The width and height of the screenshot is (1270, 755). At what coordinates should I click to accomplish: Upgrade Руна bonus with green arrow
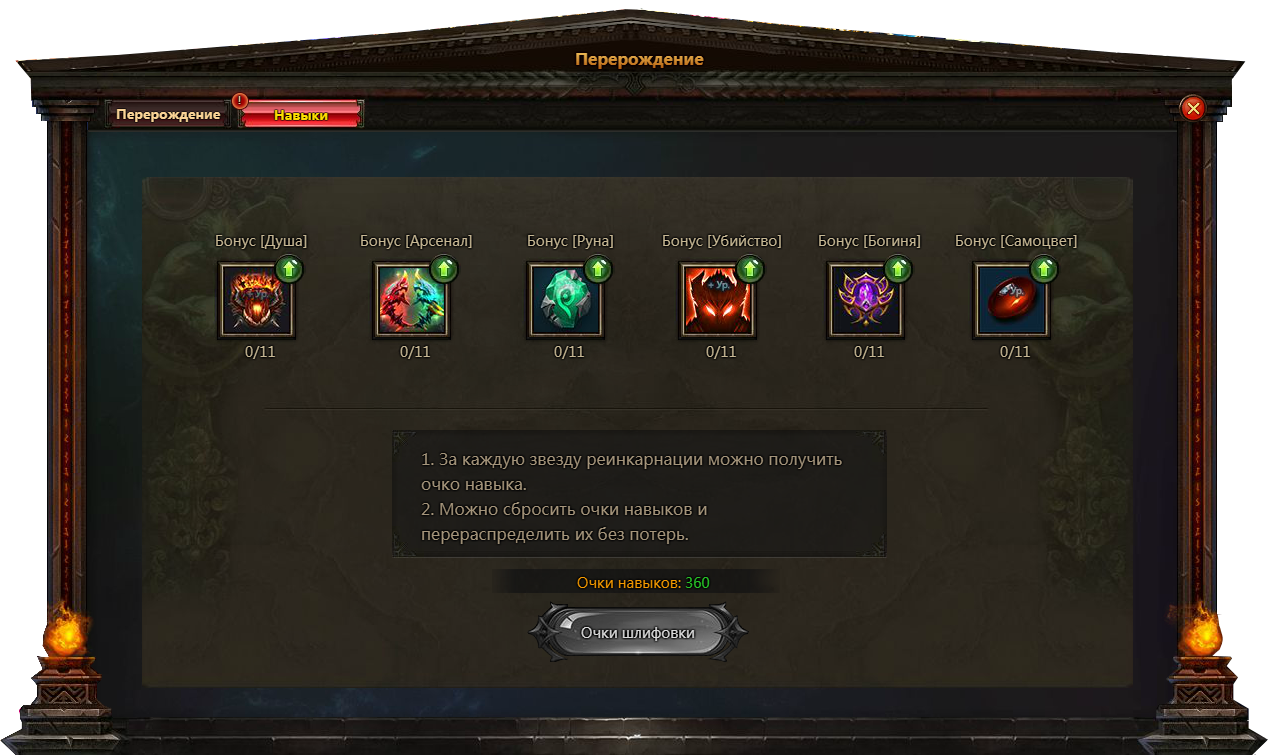(x=598, y=269)
